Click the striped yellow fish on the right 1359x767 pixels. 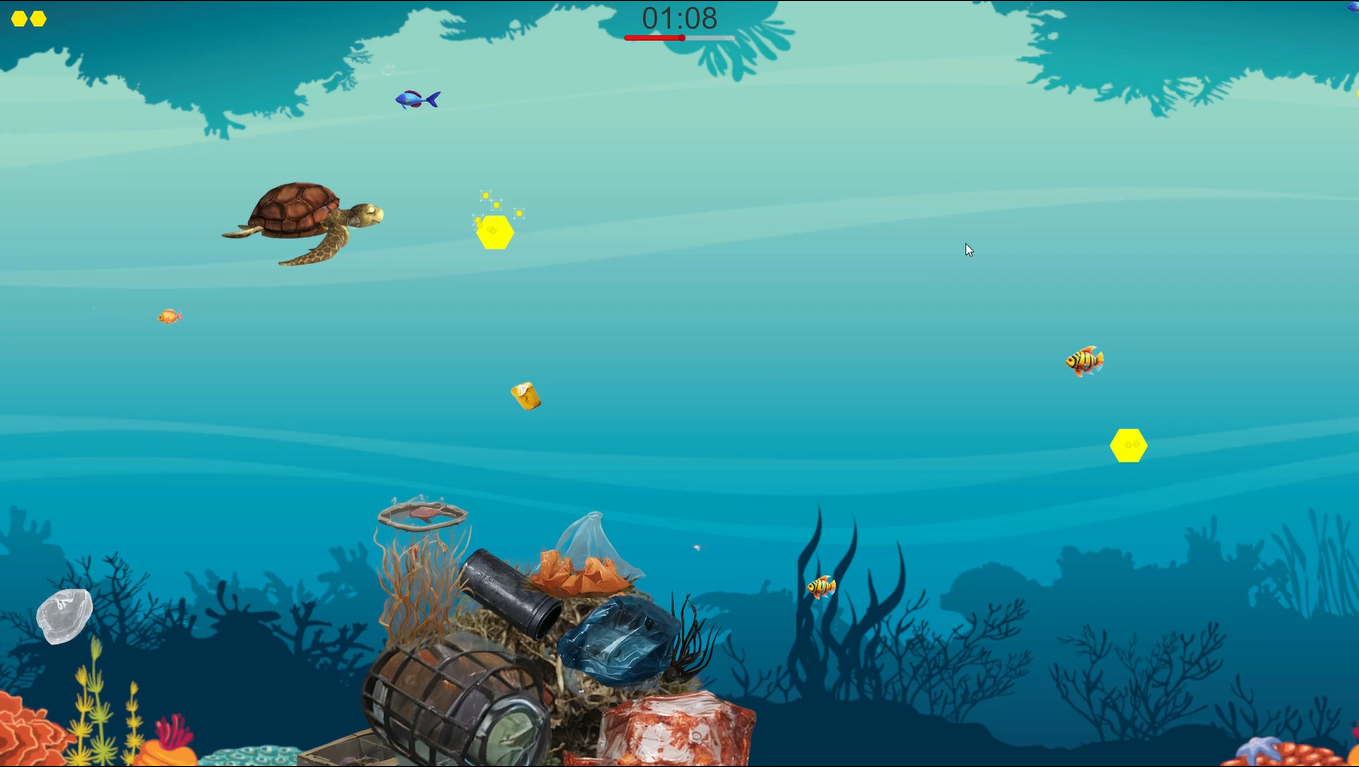point(1083,361)
